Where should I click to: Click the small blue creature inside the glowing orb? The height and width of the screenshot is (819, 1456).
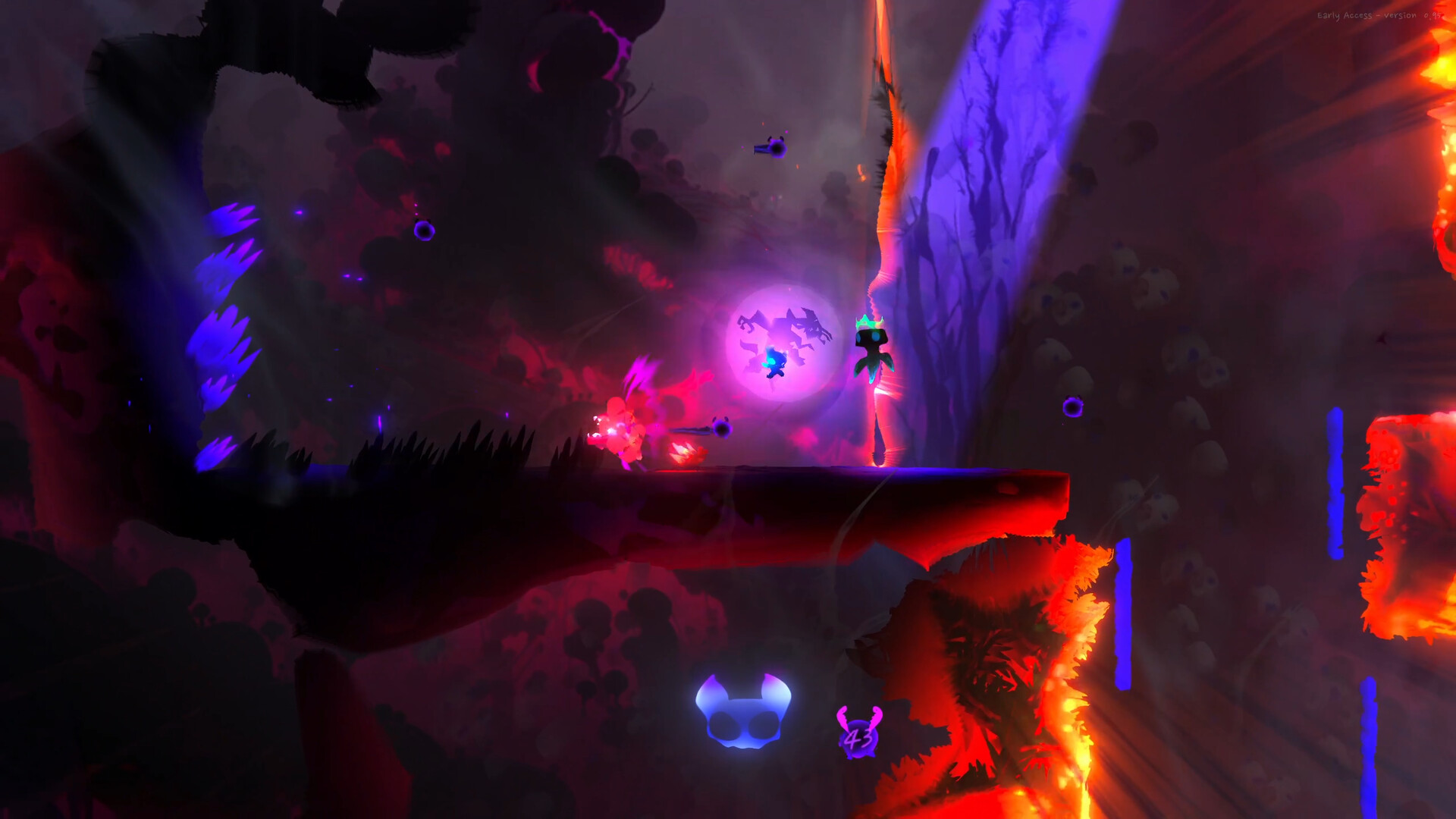pyautogui.click(x=773, y=364)
